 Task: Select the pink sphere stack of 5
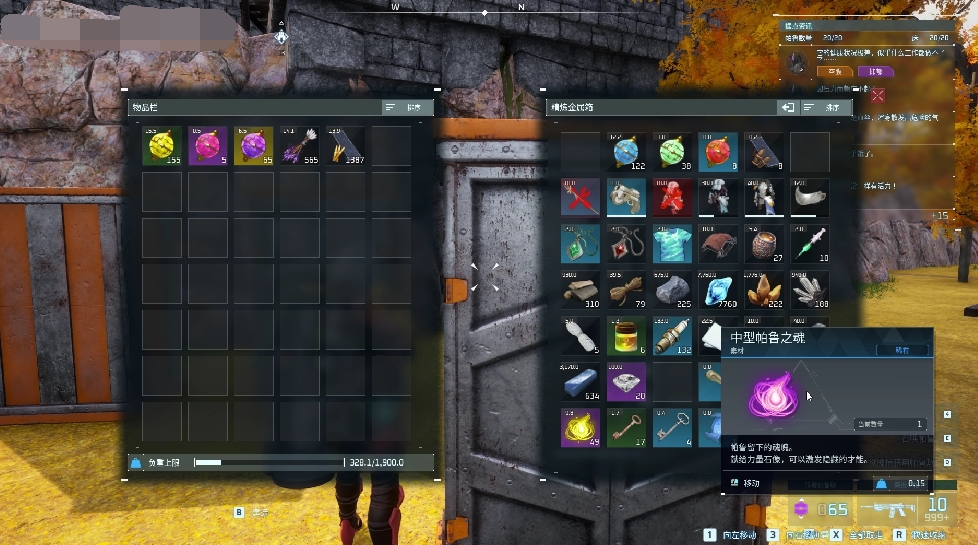208,146
